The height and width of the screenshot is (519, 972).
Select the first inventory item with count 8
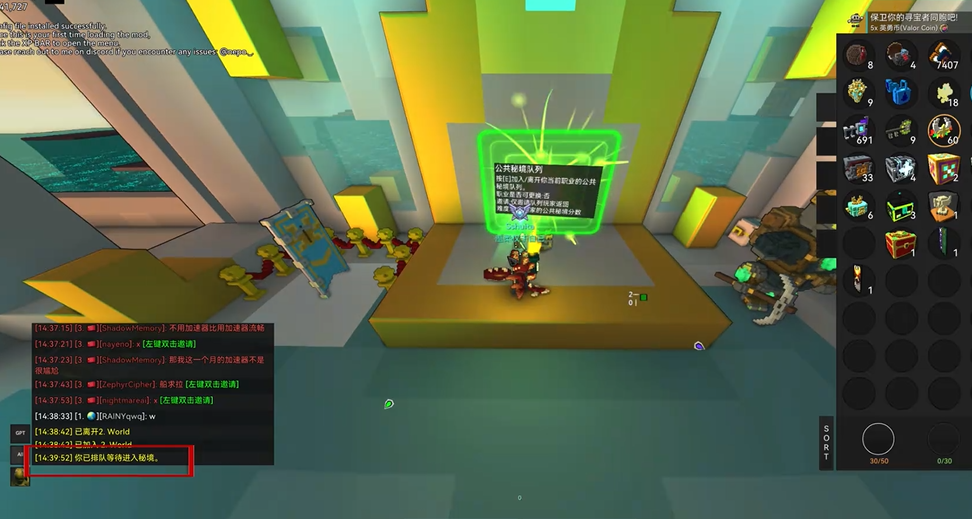coord(858,56)
